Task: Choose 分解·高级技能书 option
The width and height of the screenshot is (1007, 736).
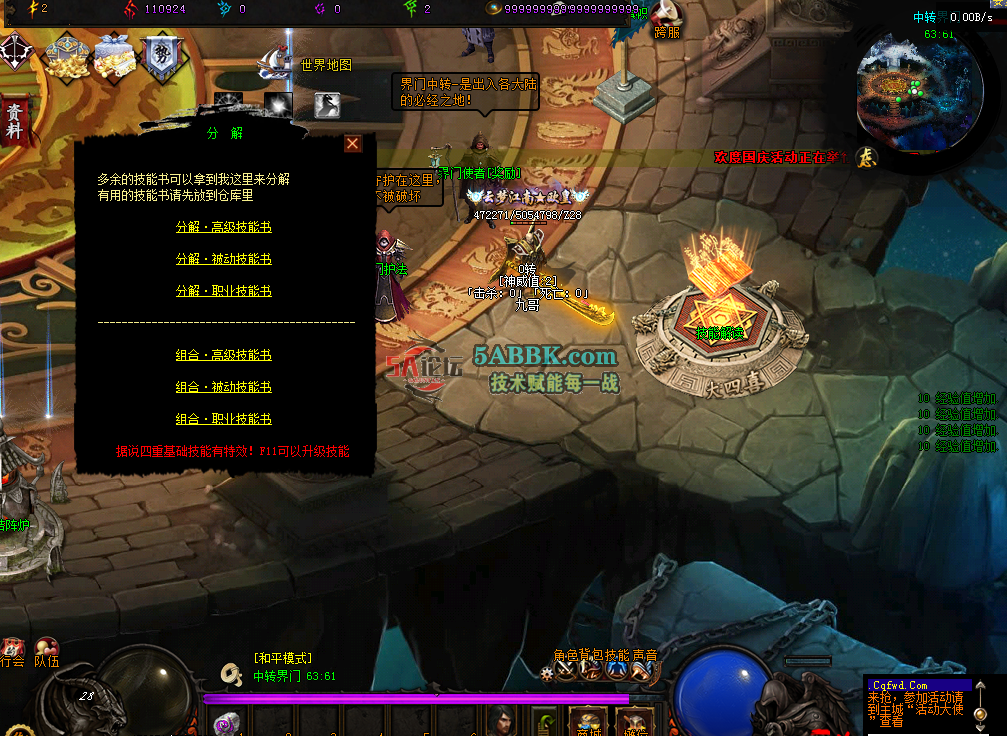Action: tap(223, 227)
